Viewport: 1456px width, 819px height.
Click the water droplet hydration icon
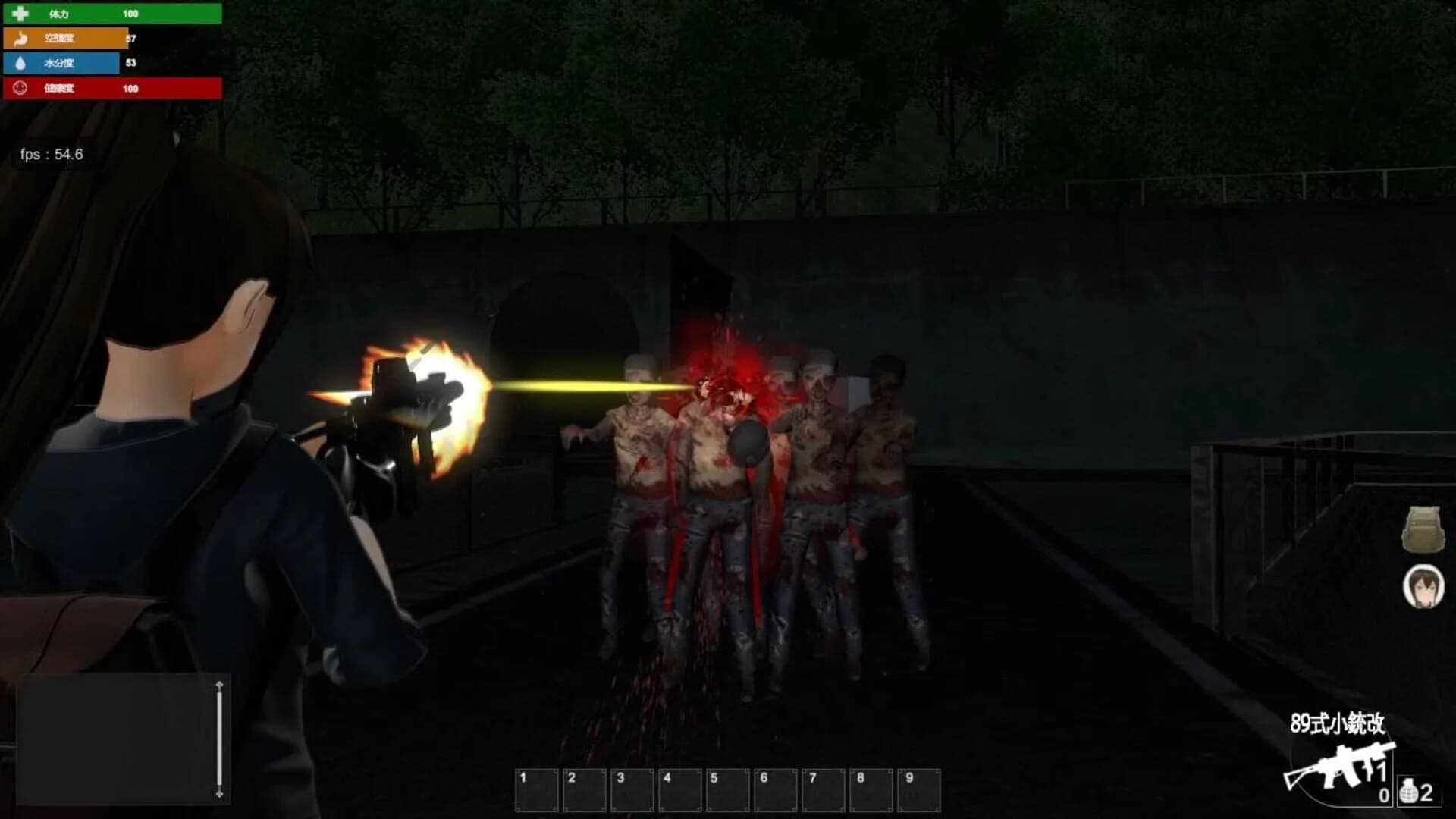20,64
